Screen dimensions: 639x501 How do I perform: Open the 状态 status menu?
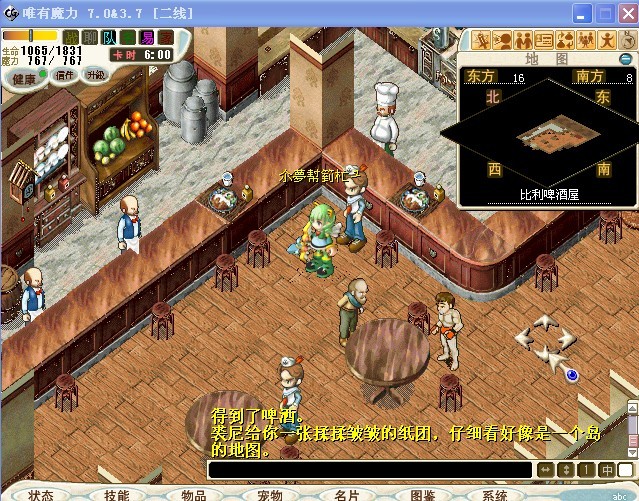click(41, 494)
